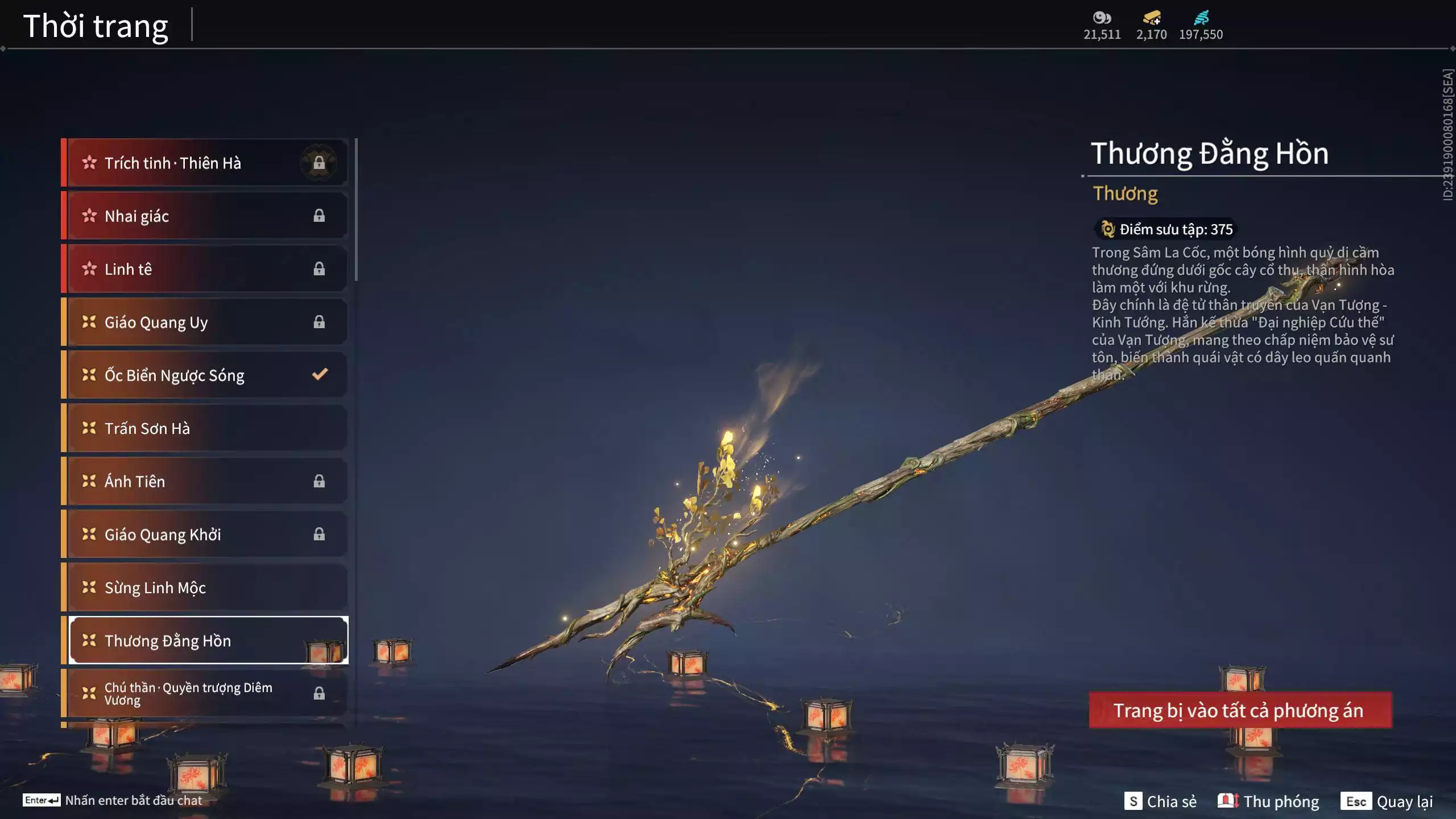Click the blue feather currency icon

coord(1201,18)
